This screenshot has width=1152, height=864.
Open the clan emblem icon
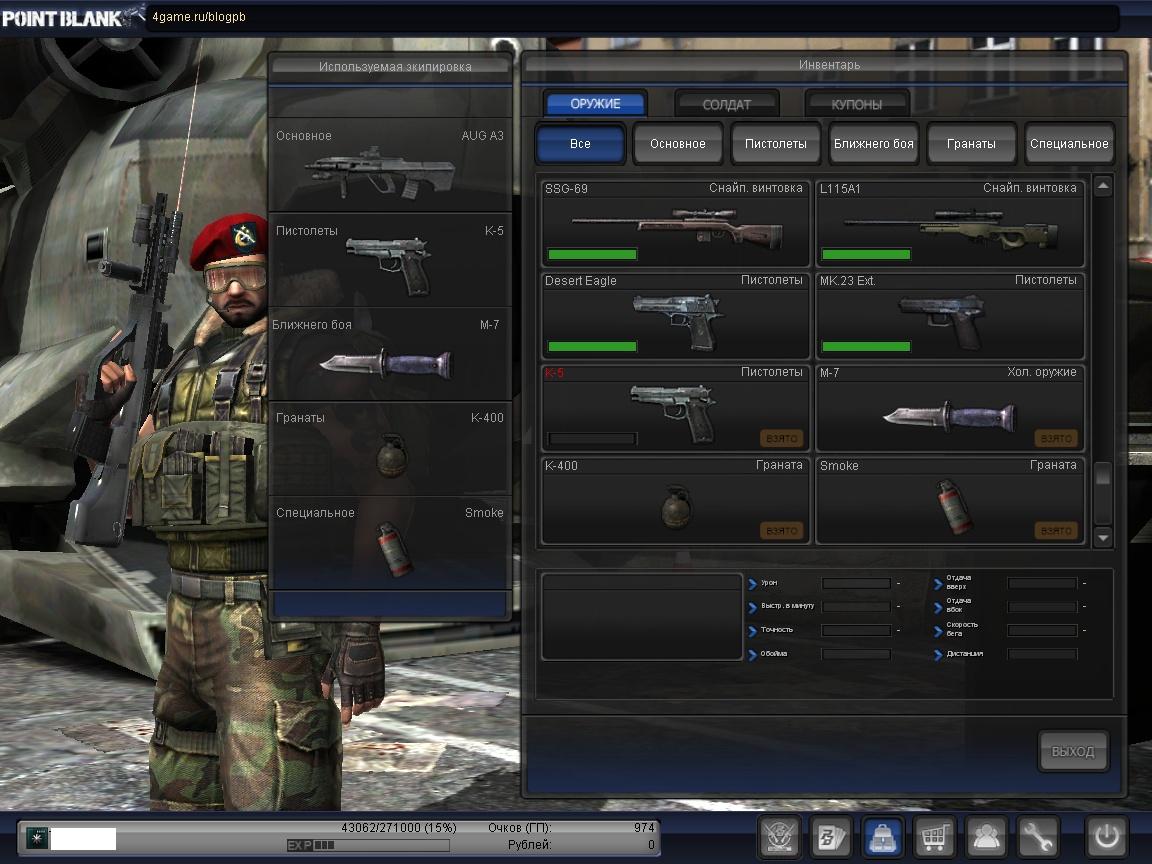coord(779,836)
